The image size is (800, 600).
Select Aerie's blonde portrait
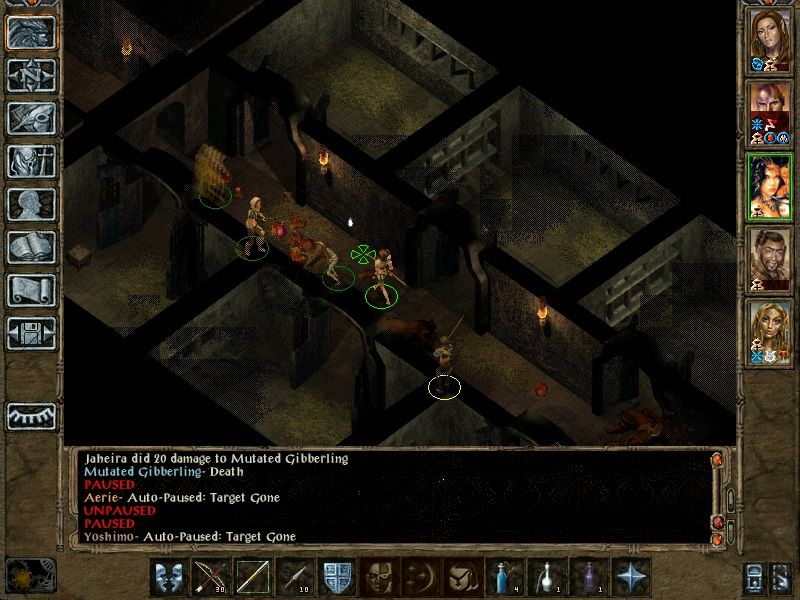pos(770,332)
